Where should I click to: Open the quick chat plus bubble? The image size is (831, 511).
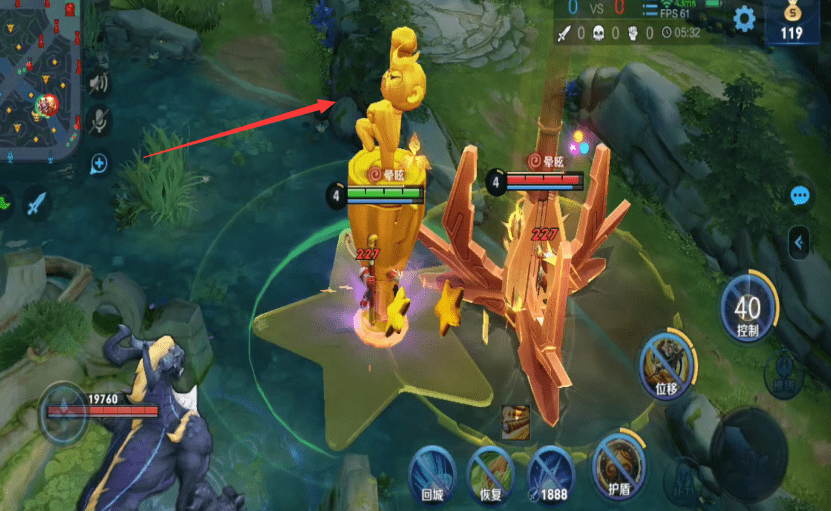[x=99, y=163]
